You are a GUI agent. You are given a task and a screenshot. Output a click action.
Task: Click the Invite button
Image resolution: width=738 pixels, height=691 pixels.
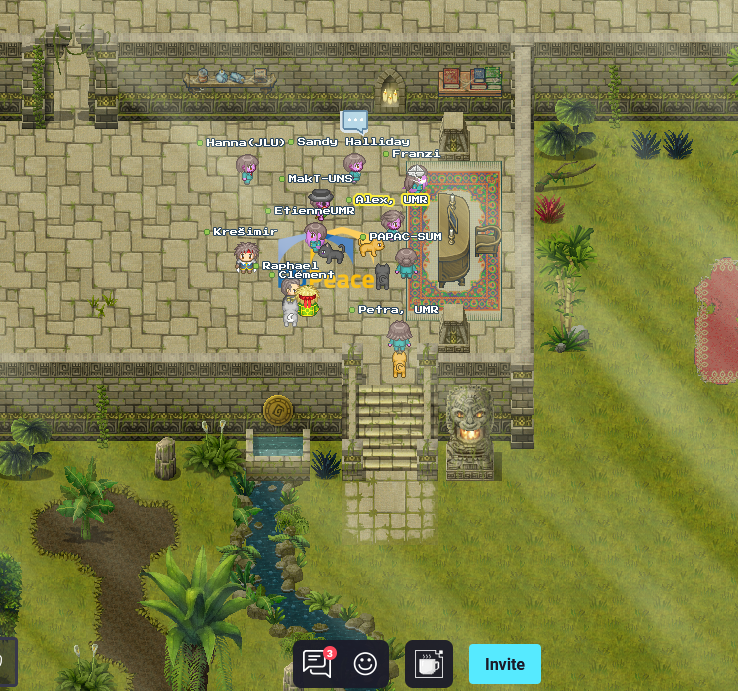(505, 664)
